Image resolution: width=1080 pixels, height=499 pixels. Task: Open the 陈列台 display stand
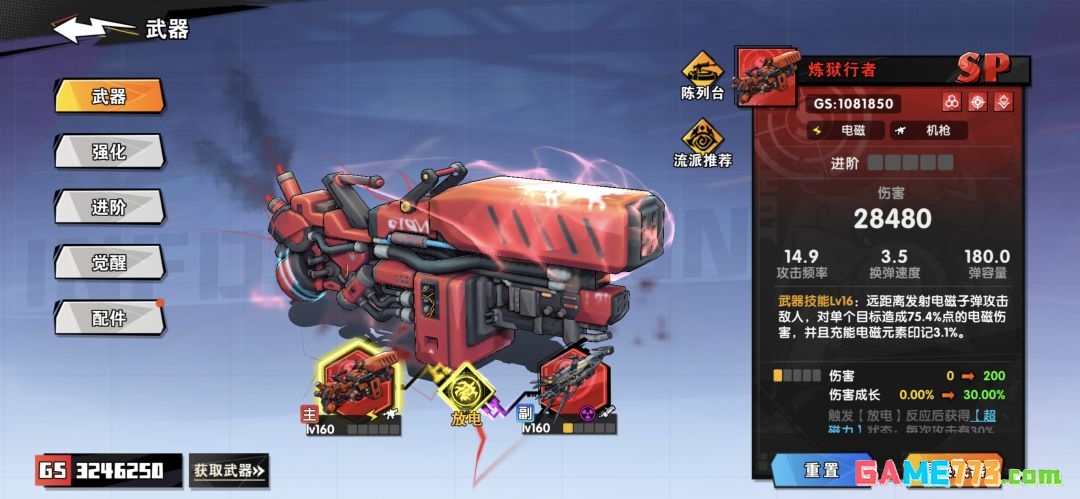click(702, 74)
